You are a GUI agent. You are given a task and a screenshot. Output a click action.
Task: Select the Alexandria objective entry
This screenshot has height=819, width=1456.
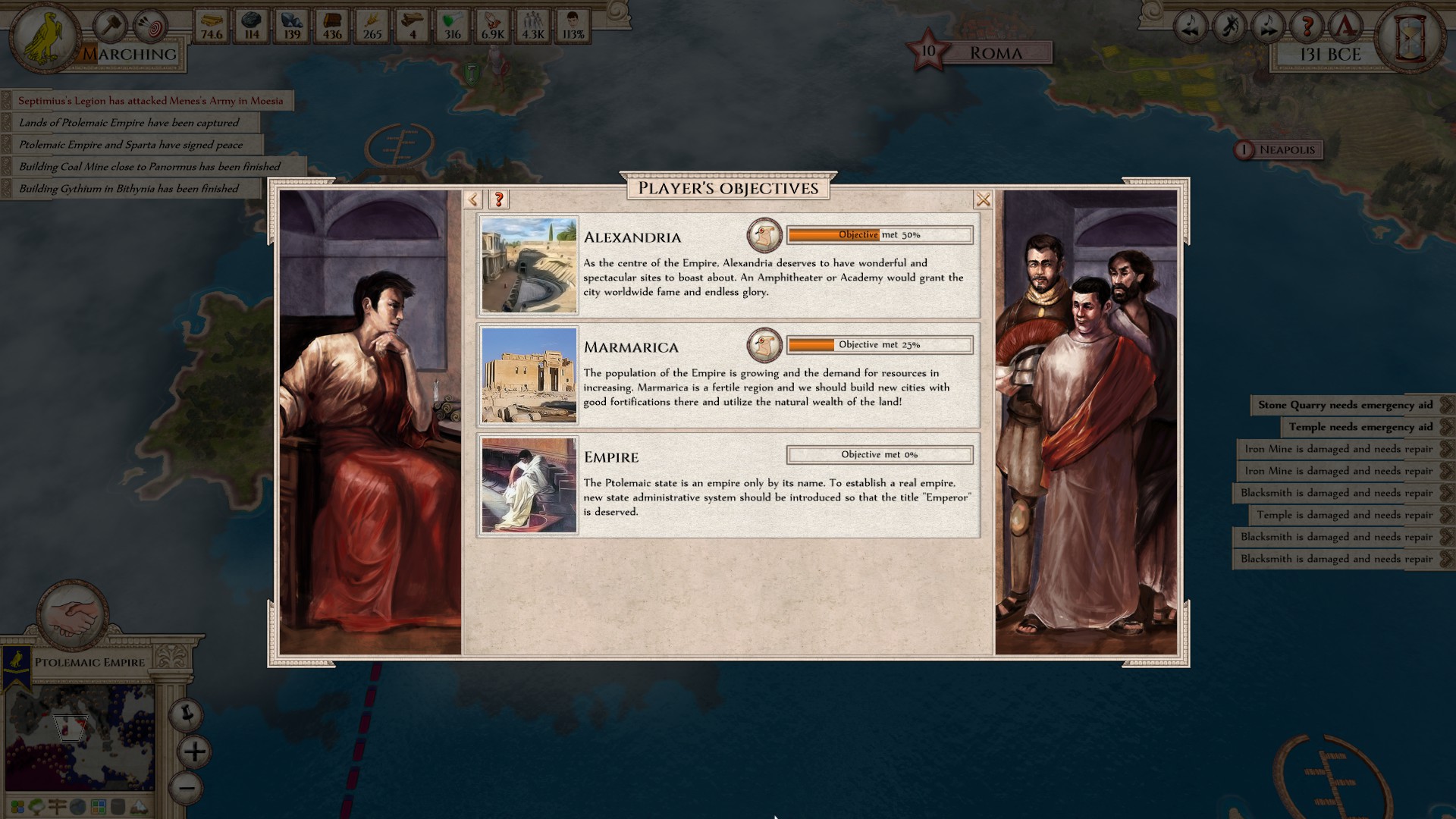tap(728, 265)
